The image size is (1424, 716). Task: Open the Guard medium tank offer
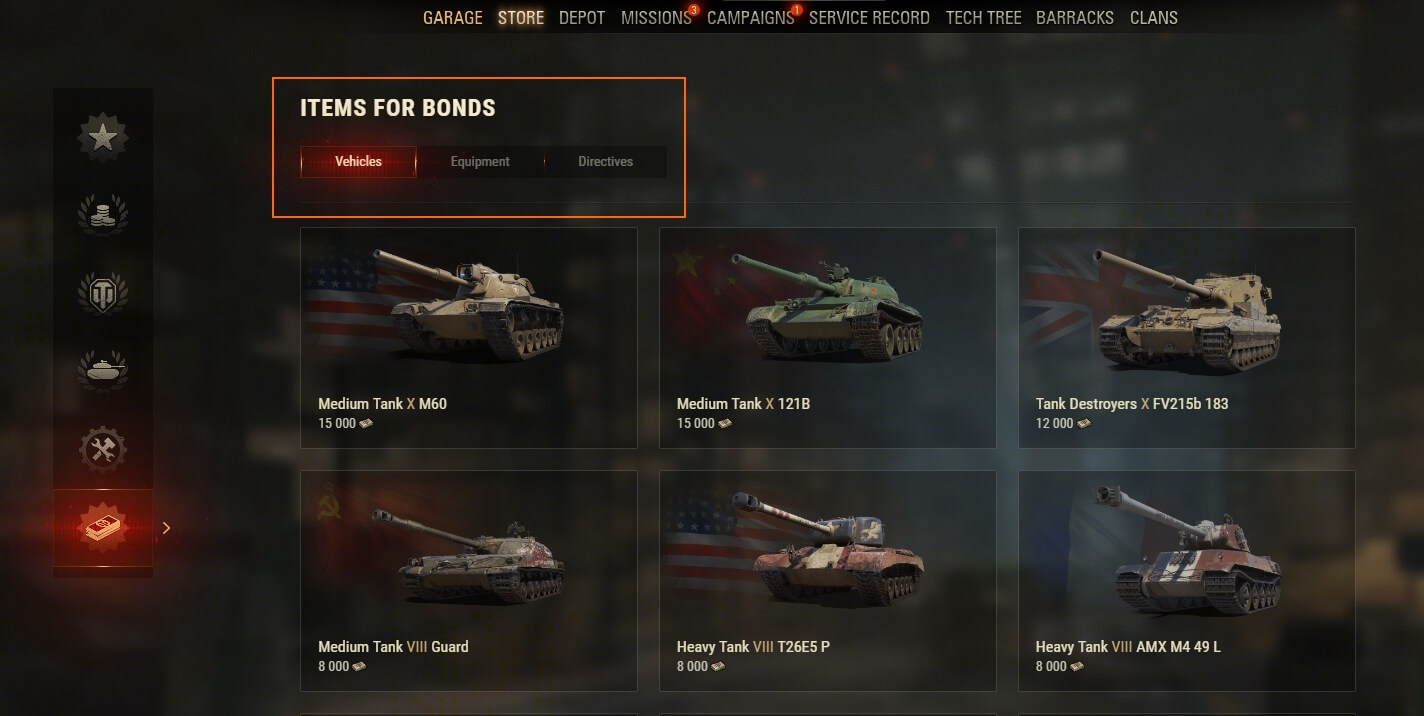pyautogui.click(x=468, y=580)
